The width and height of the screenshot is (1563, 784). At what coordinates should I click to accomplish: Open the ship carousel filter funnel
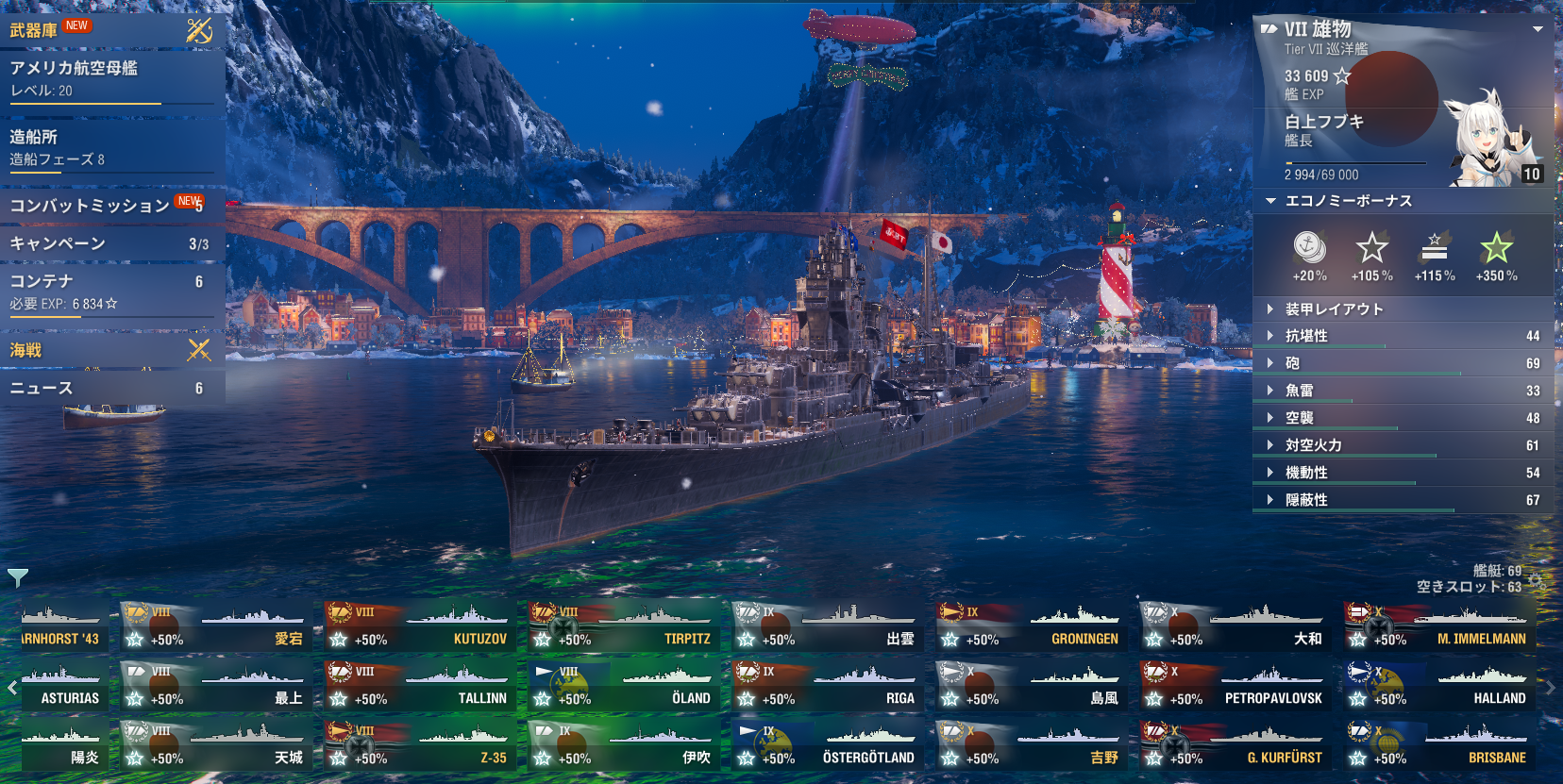(18, 576)
